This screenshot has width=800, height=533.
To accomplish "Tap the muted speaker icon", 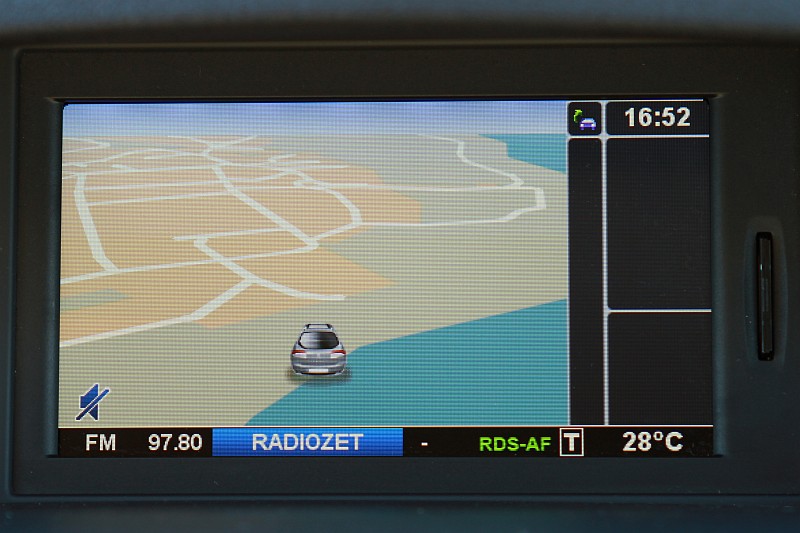I will click(92, 402).
